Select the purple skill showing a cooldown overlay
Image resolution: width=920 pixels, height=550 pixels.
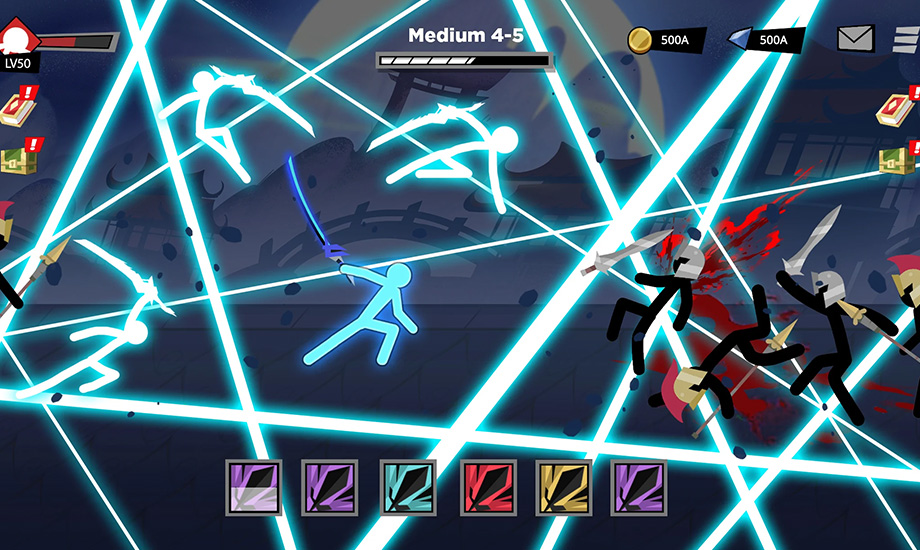(253, 487)
